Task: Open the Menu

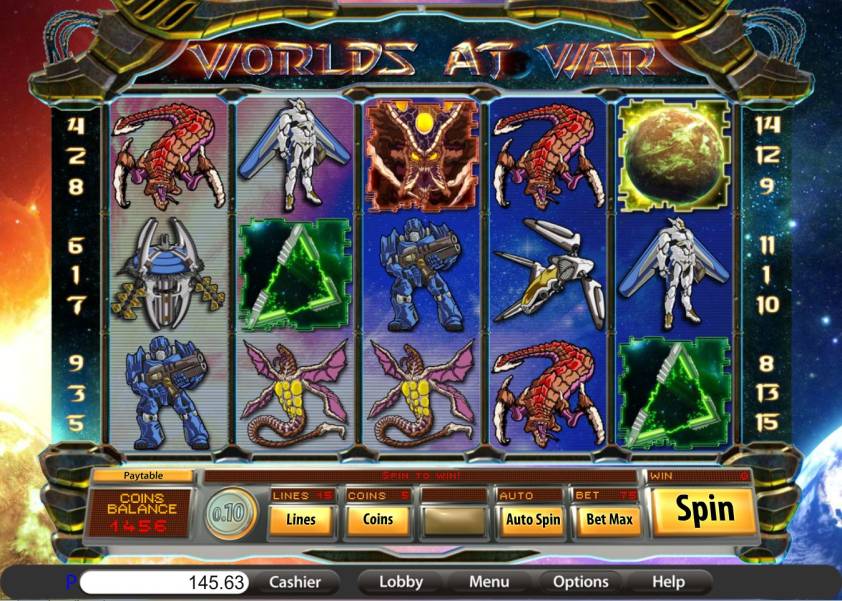Action: click(489, 581)
